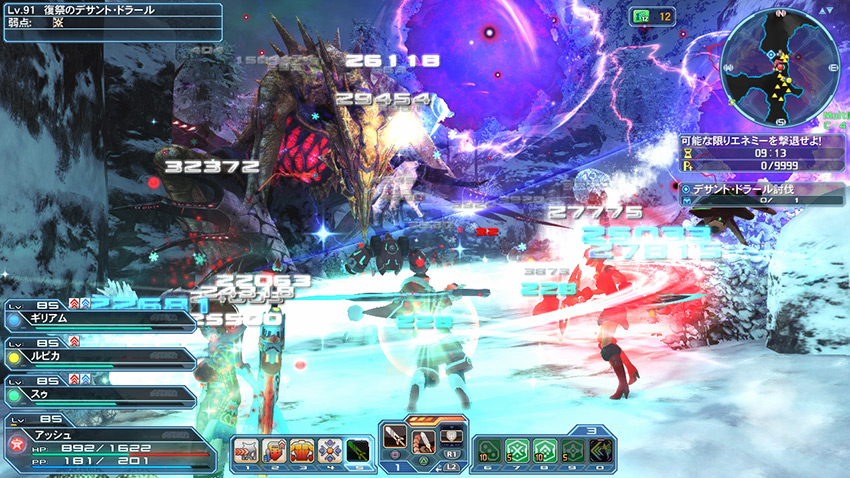Activate the red armor skill in slot 3

coord(299,451)
